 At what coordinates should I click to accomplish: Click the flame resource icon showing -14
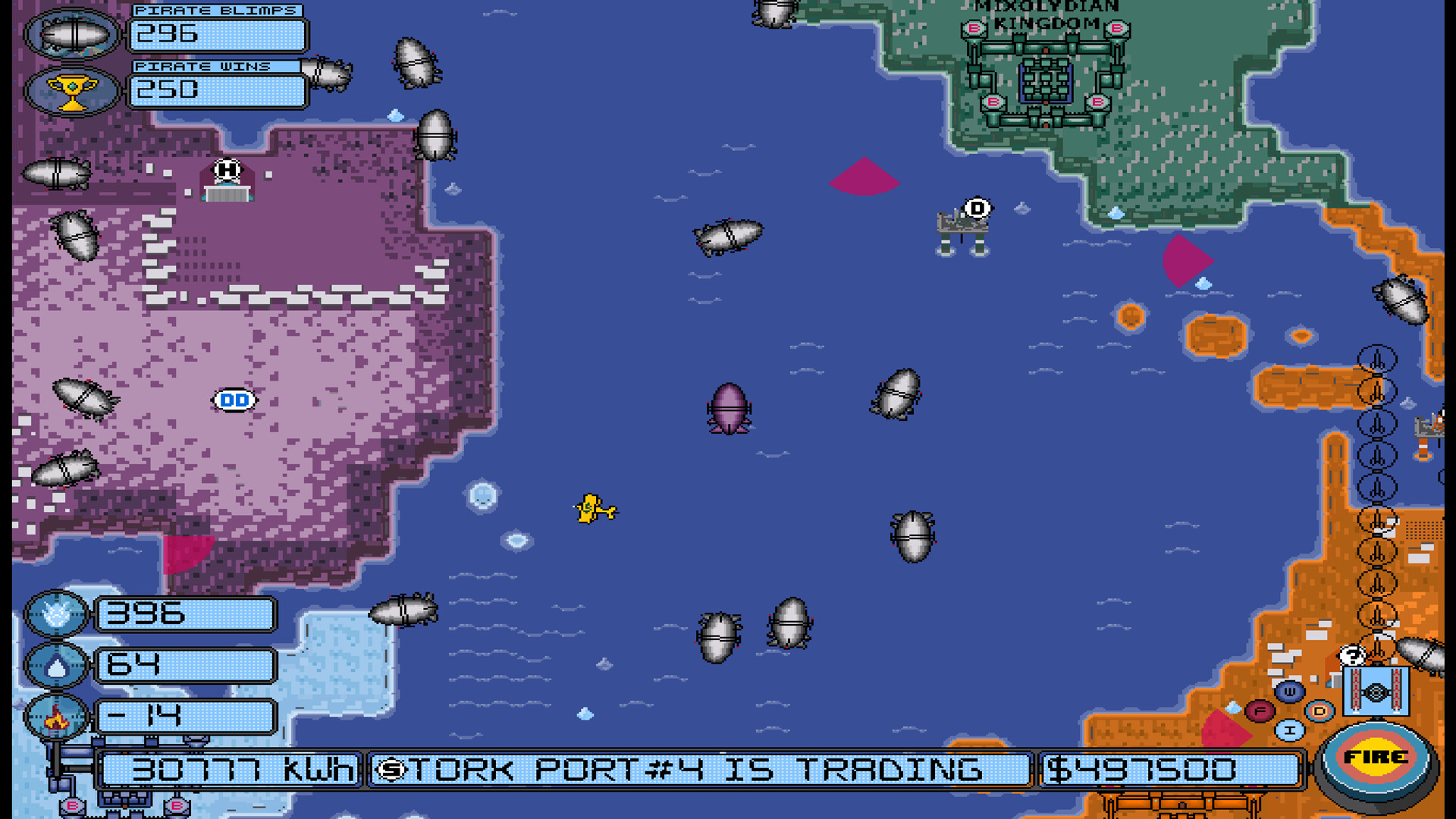point(55,719)
